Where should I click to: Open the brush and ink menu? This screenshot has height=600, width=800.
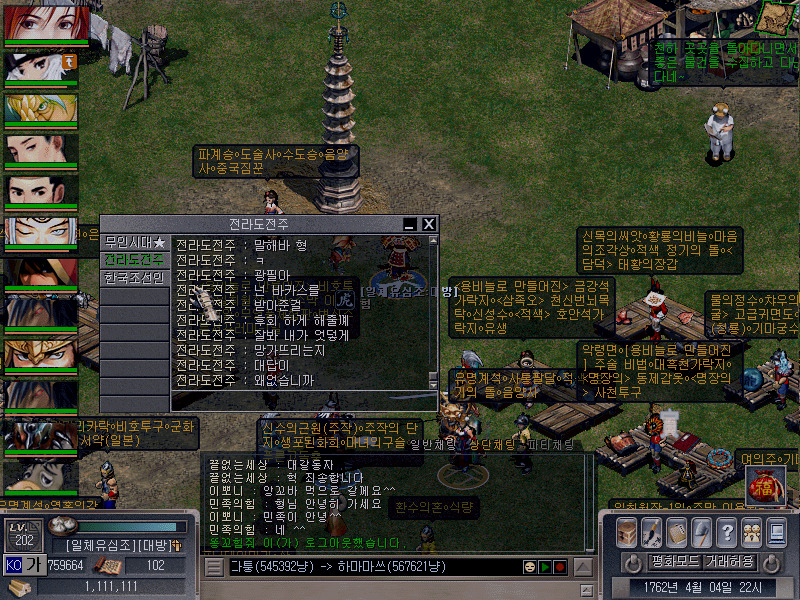[x=652, y=532]
